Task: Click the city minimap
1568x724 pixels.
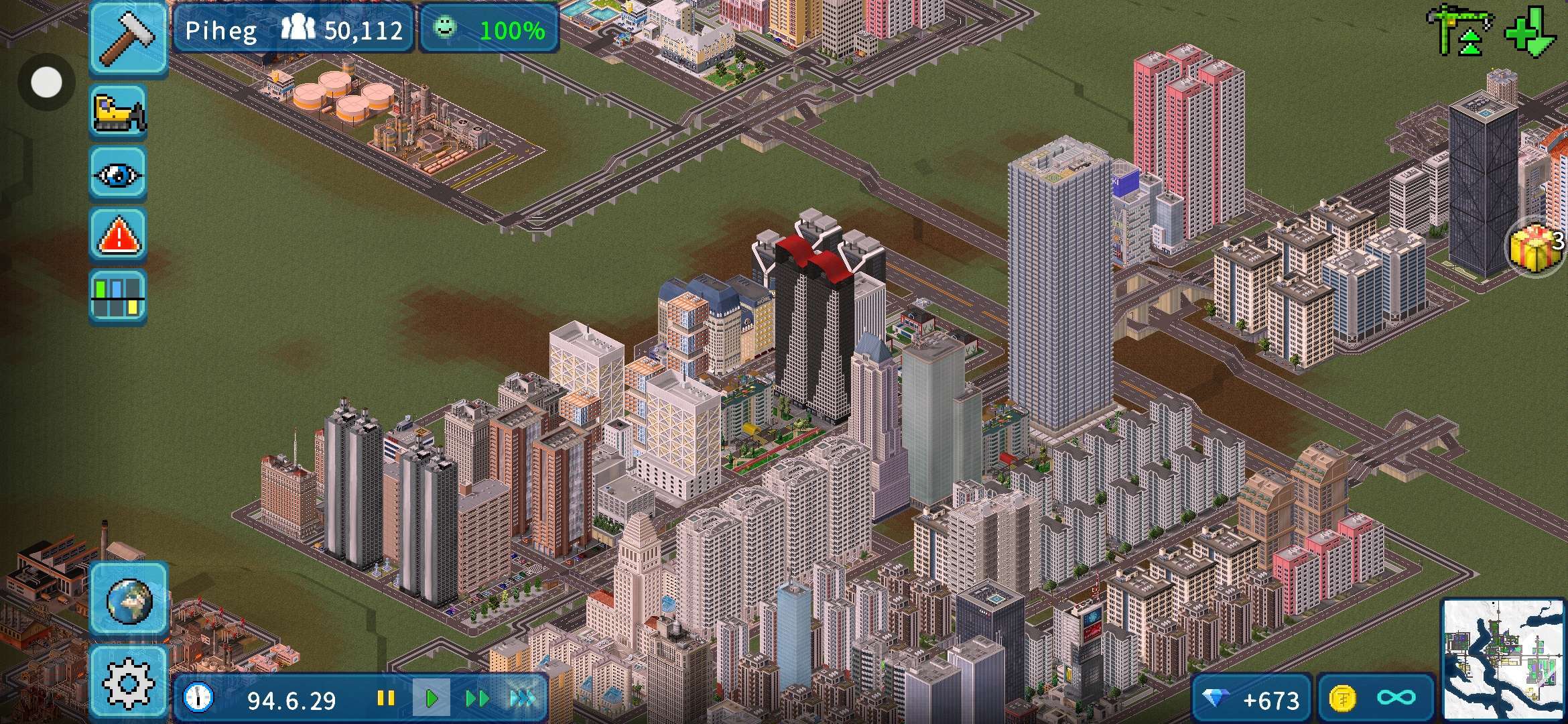Action: pos(1502,658)
